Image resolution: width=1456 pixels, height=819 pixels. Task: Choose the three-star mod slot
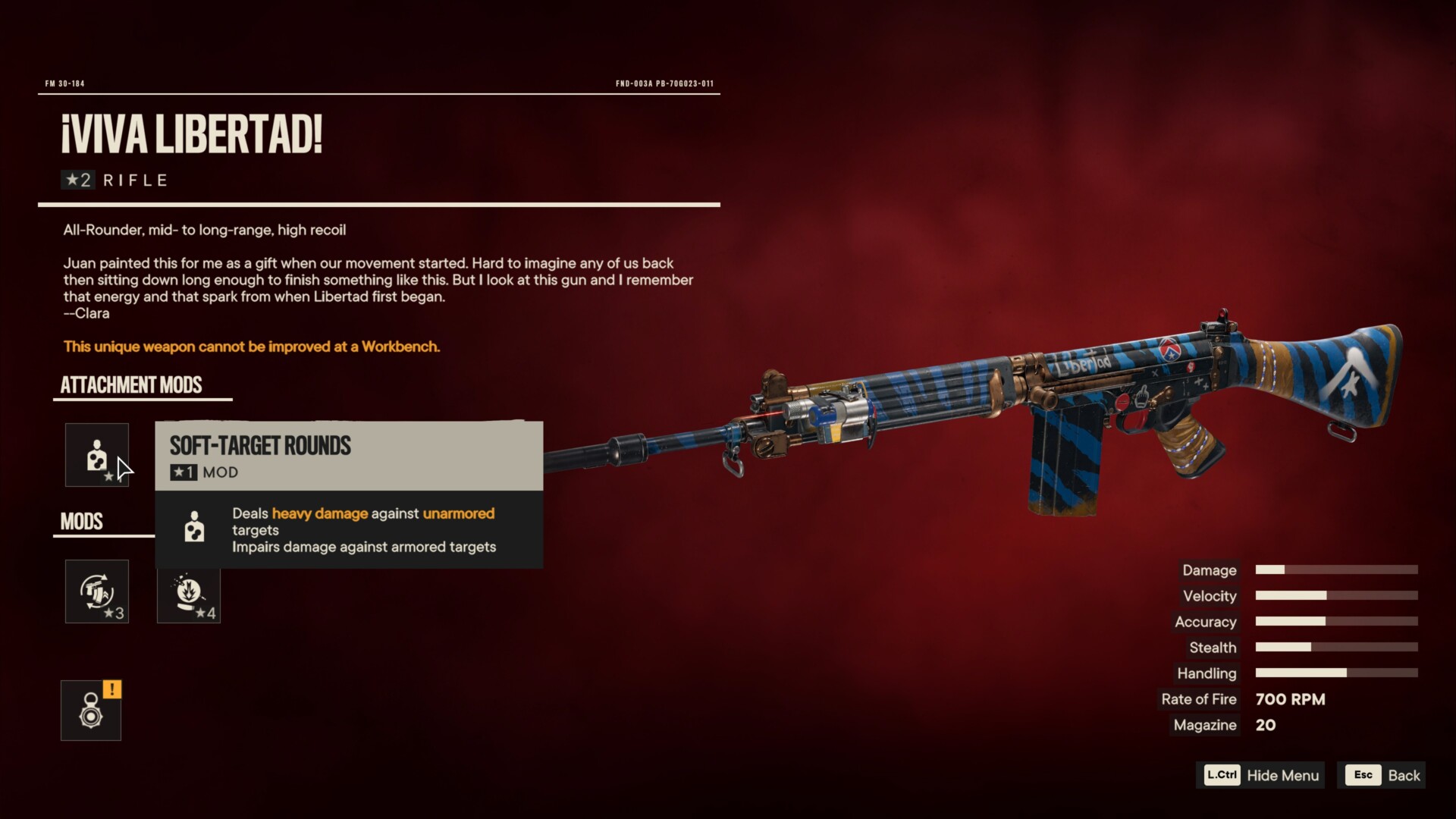point(96,591)
